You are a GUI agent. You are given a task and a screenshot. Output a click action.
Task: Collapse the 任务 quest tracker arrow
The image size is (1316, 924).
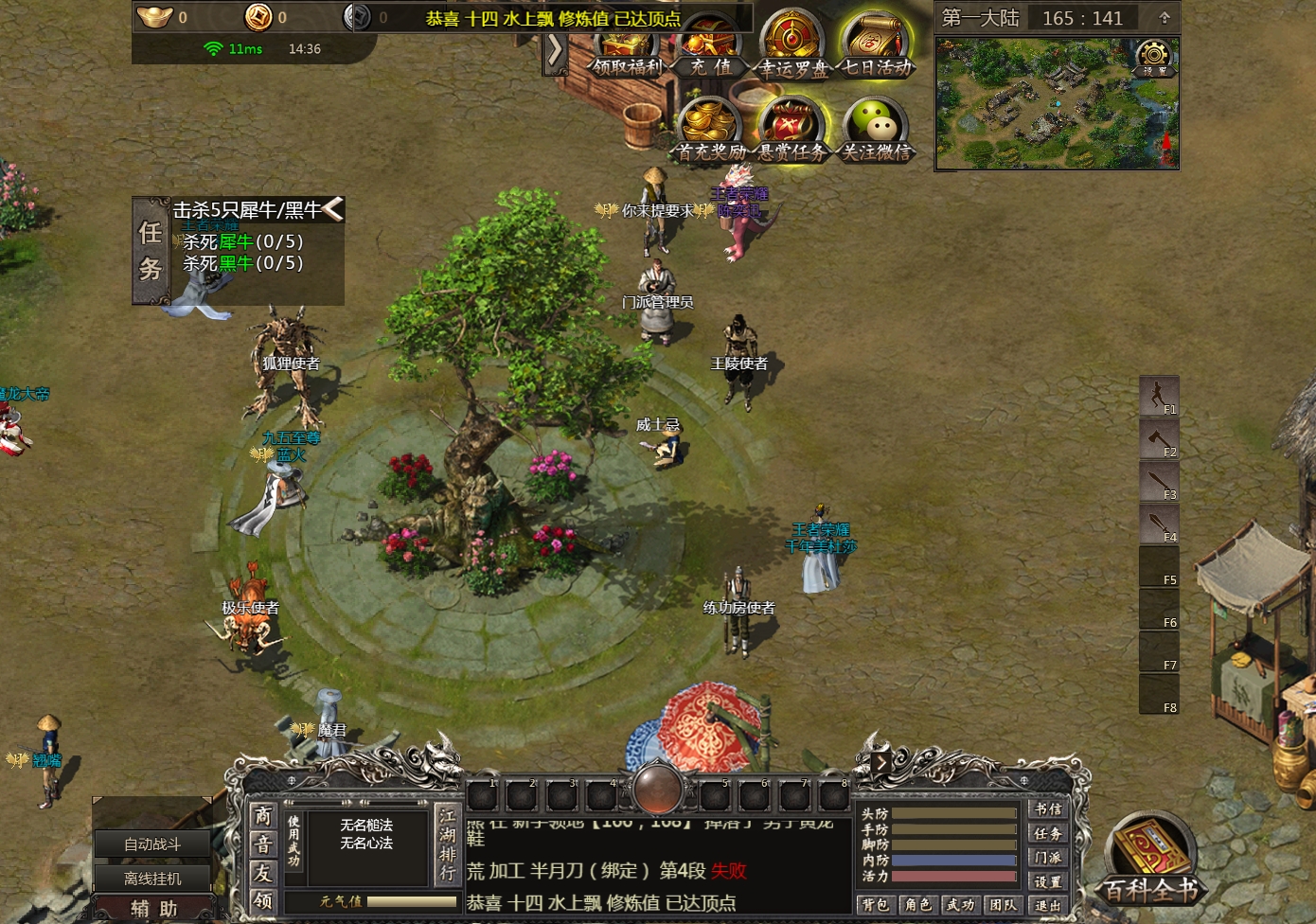pyautogui.click(x=333, y=209)
